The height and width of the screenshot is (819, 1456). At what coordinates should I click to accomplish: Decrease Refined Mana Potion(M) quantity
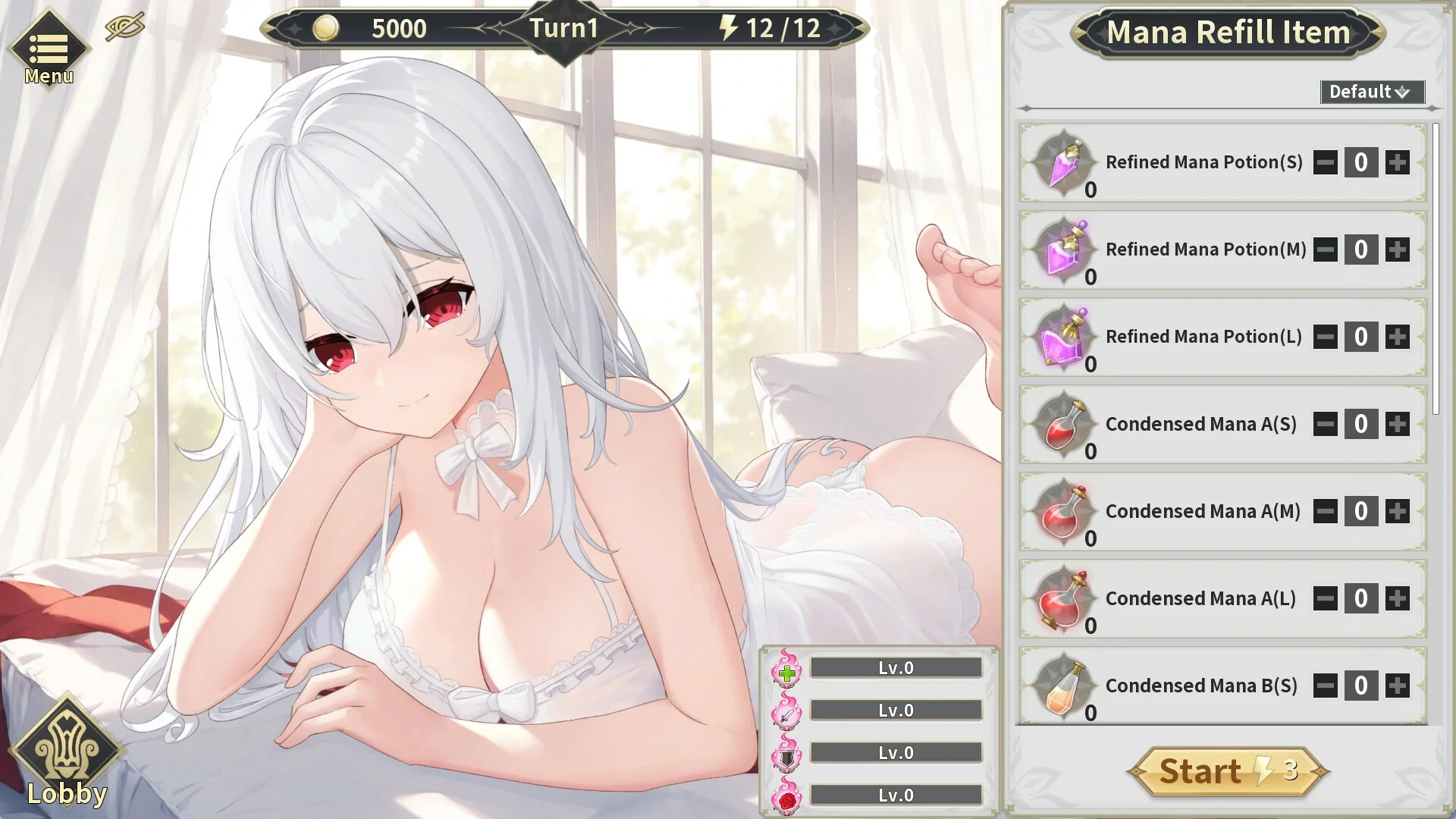[1325, 249]
